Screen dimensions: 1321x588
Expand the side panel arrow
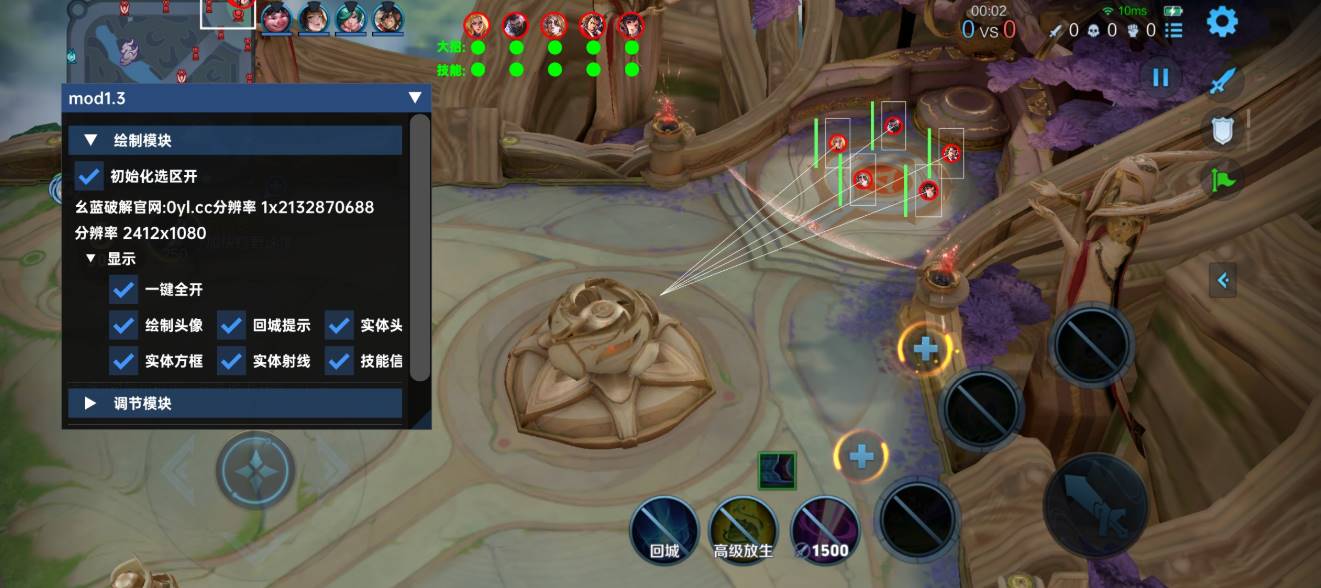1223,281
